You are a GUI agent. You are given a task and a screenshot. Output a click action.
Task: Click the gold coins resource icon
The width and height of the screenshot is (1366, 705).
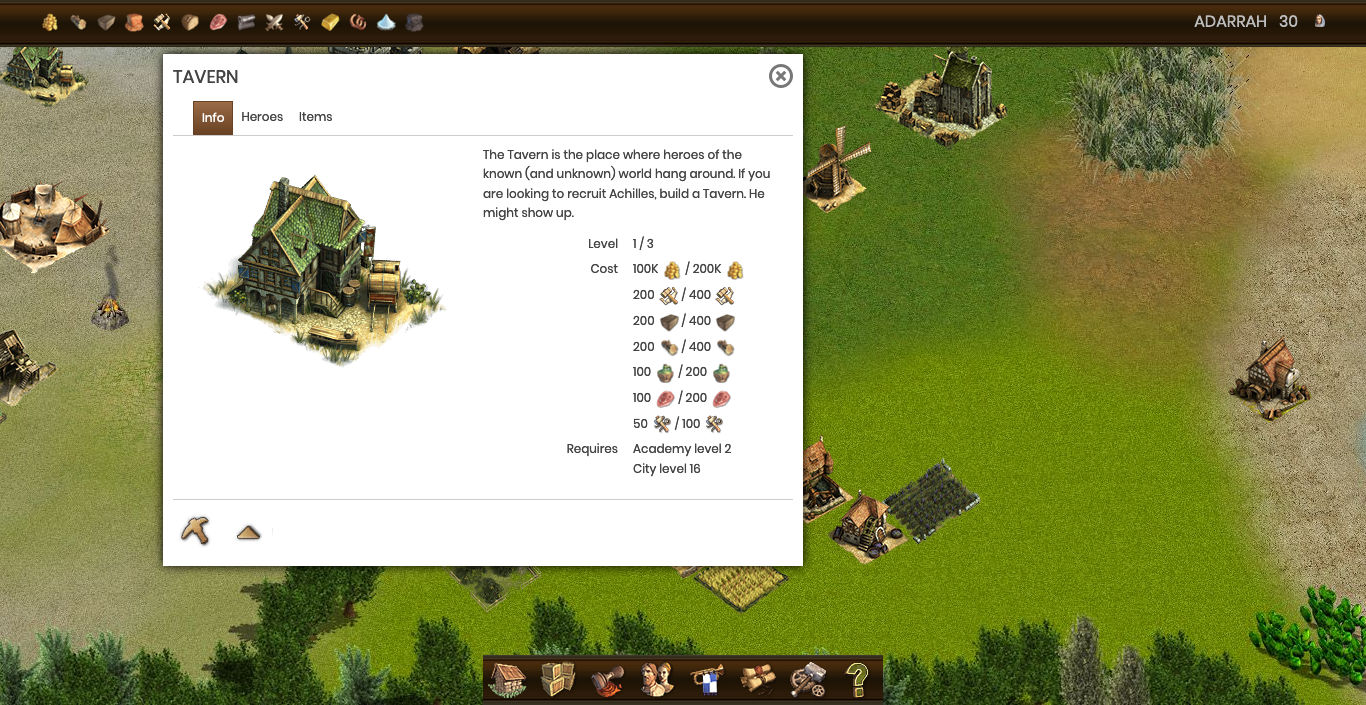tap(50, 22)
